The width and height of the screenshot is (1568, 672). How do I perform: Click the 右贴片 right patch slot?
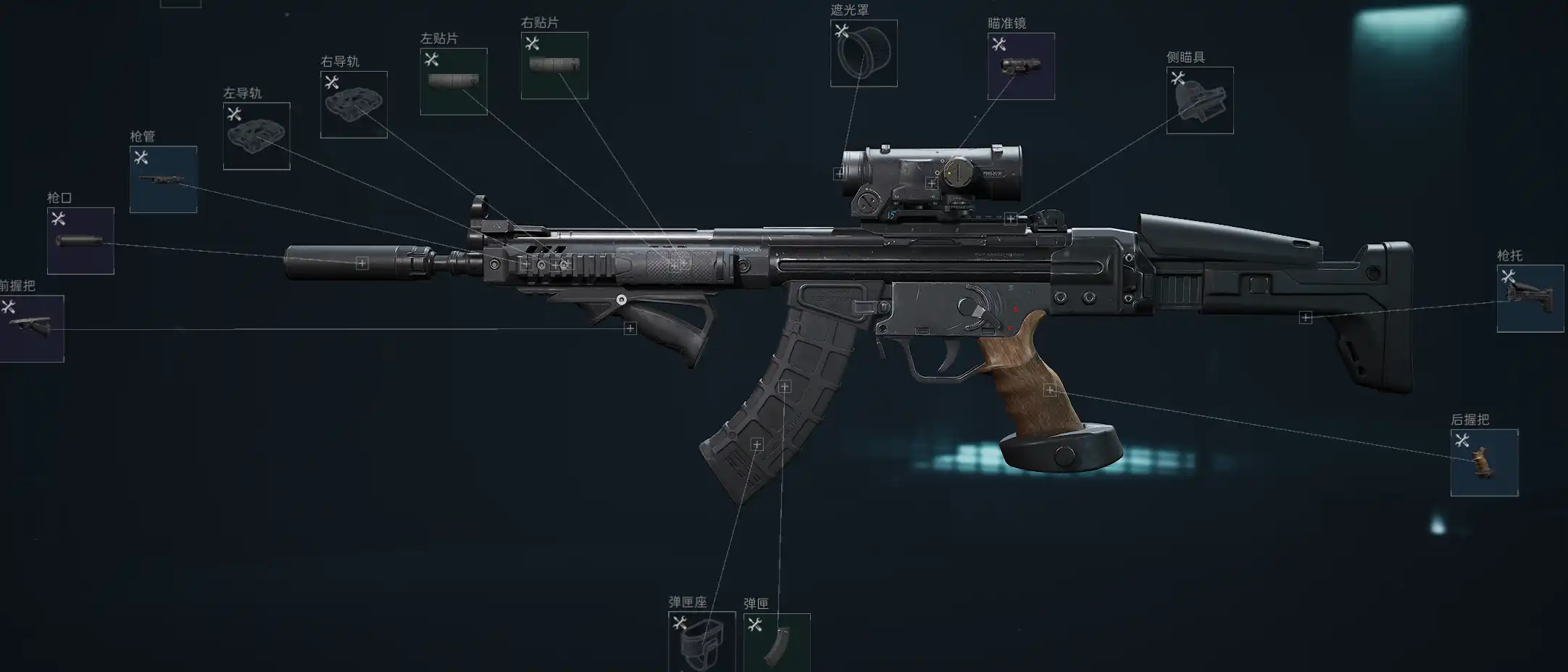click(x=554, y=65)
